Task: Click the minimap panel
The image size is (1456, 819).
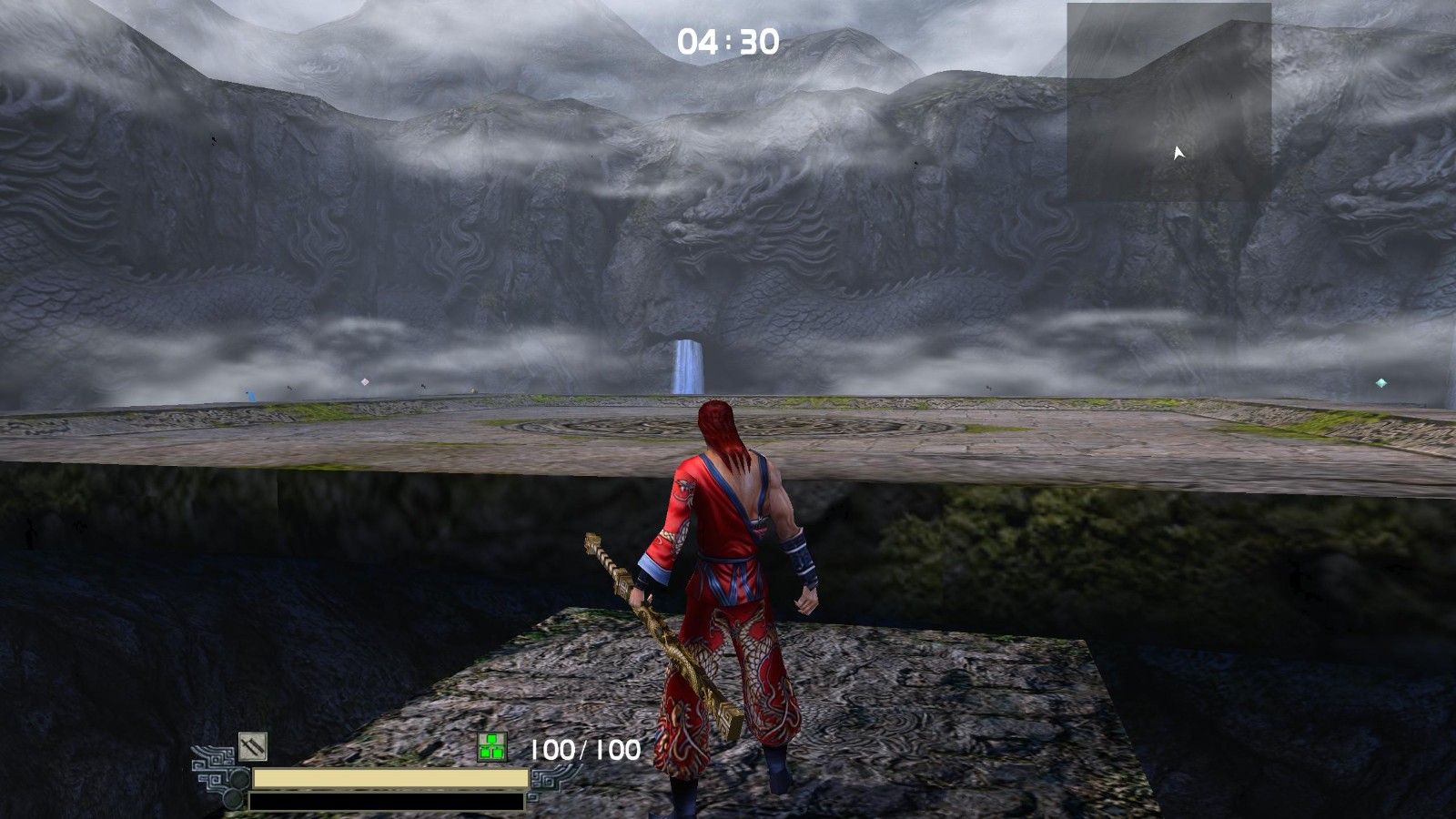Action: click(x=1168, y=102)
